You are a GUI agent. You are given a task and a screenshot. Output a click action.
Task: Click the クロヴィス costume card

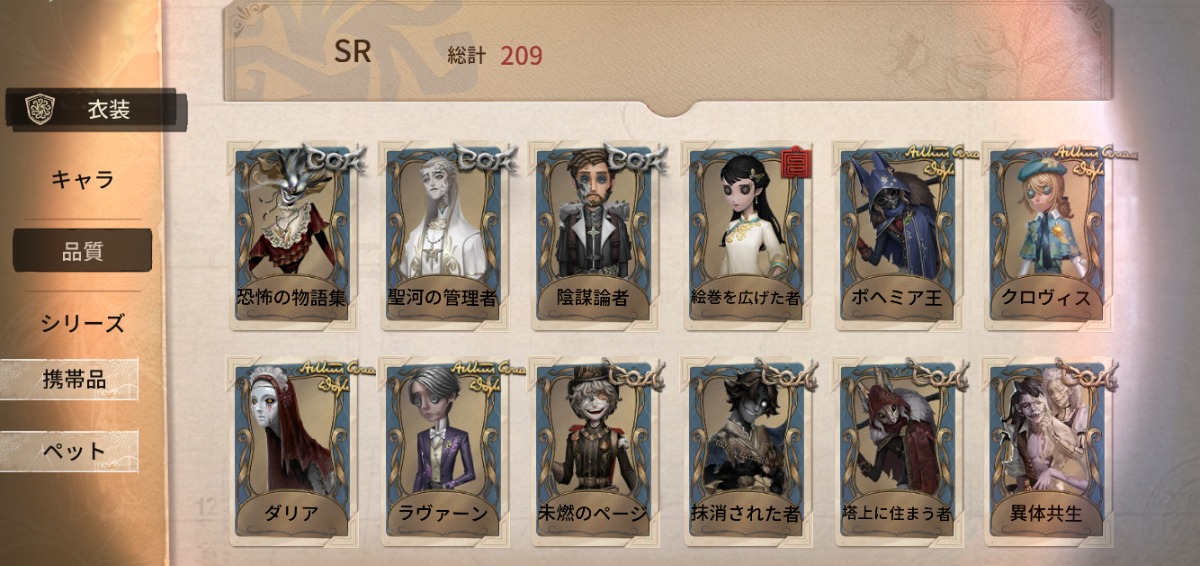(x=1047, y=236)
